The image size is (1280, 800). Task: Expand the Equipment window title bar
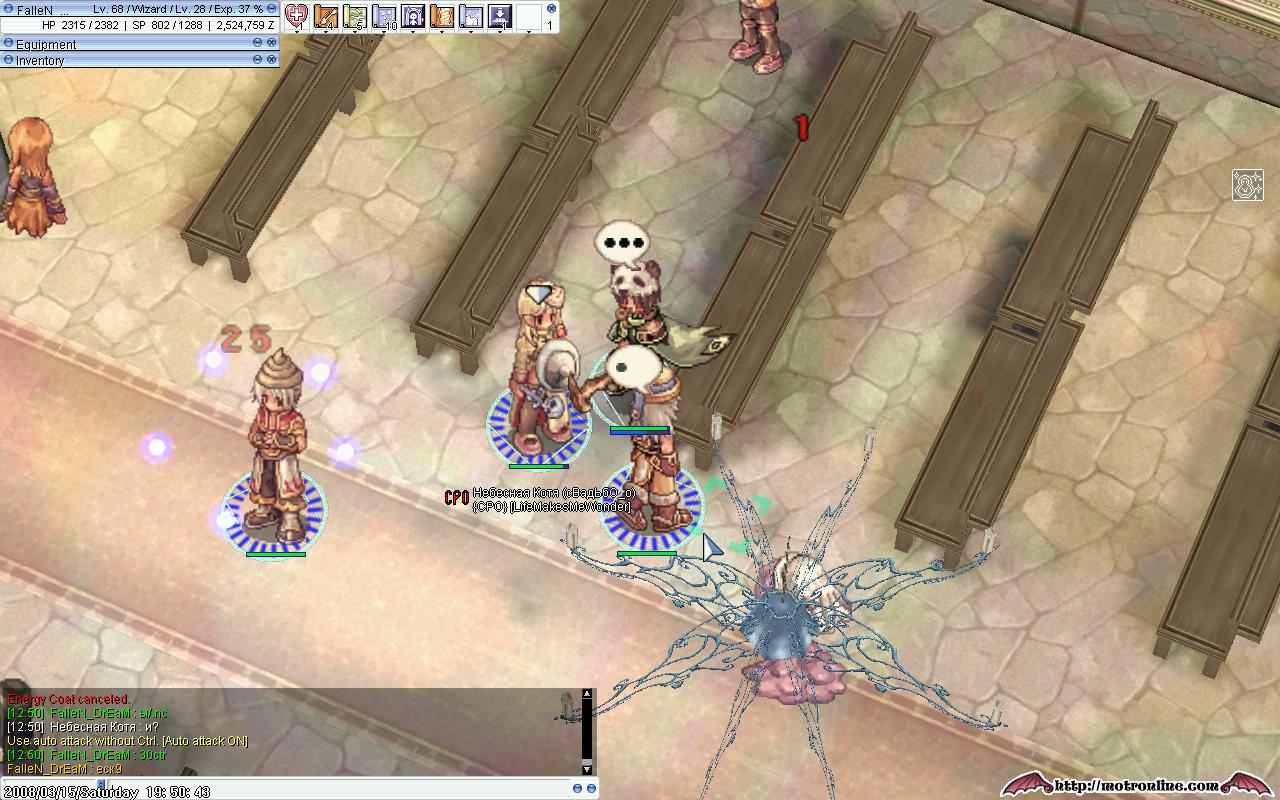coord(8,44)
